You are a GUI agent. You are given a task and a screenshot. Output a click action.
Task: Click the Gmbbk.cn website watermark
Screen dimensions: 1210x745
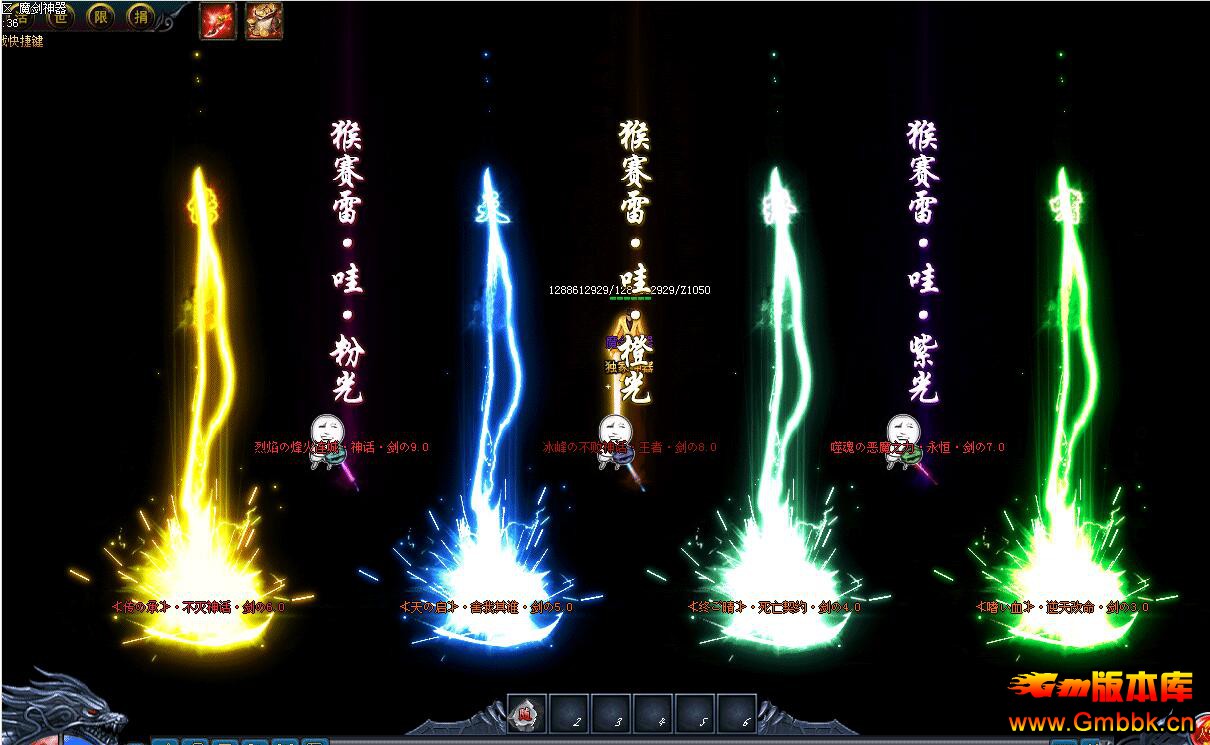[1101, 722]
